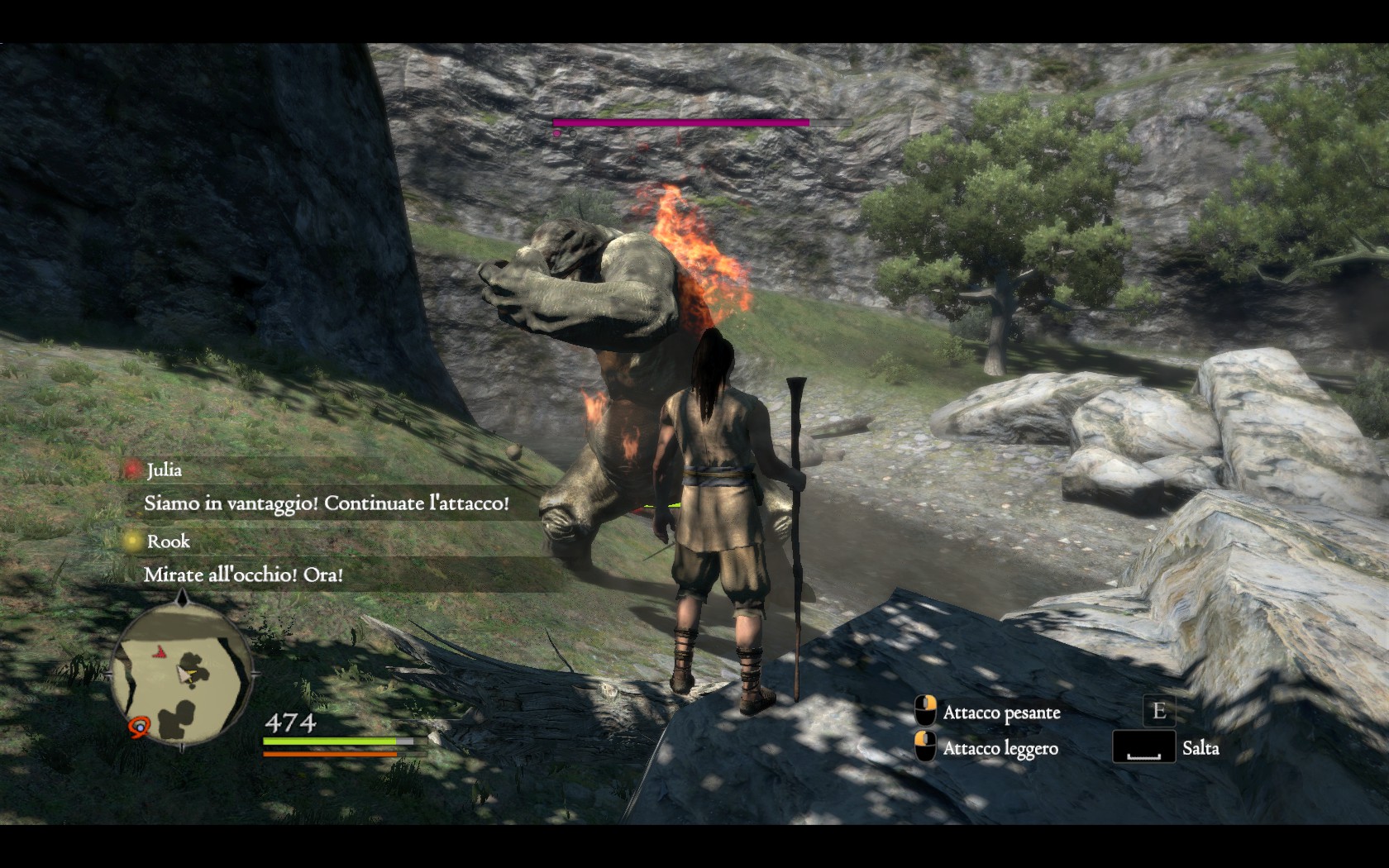This screenshot has width=1389, height=868.
Task: Select pawn Julia's name label
Action: (x=164, y=470)
